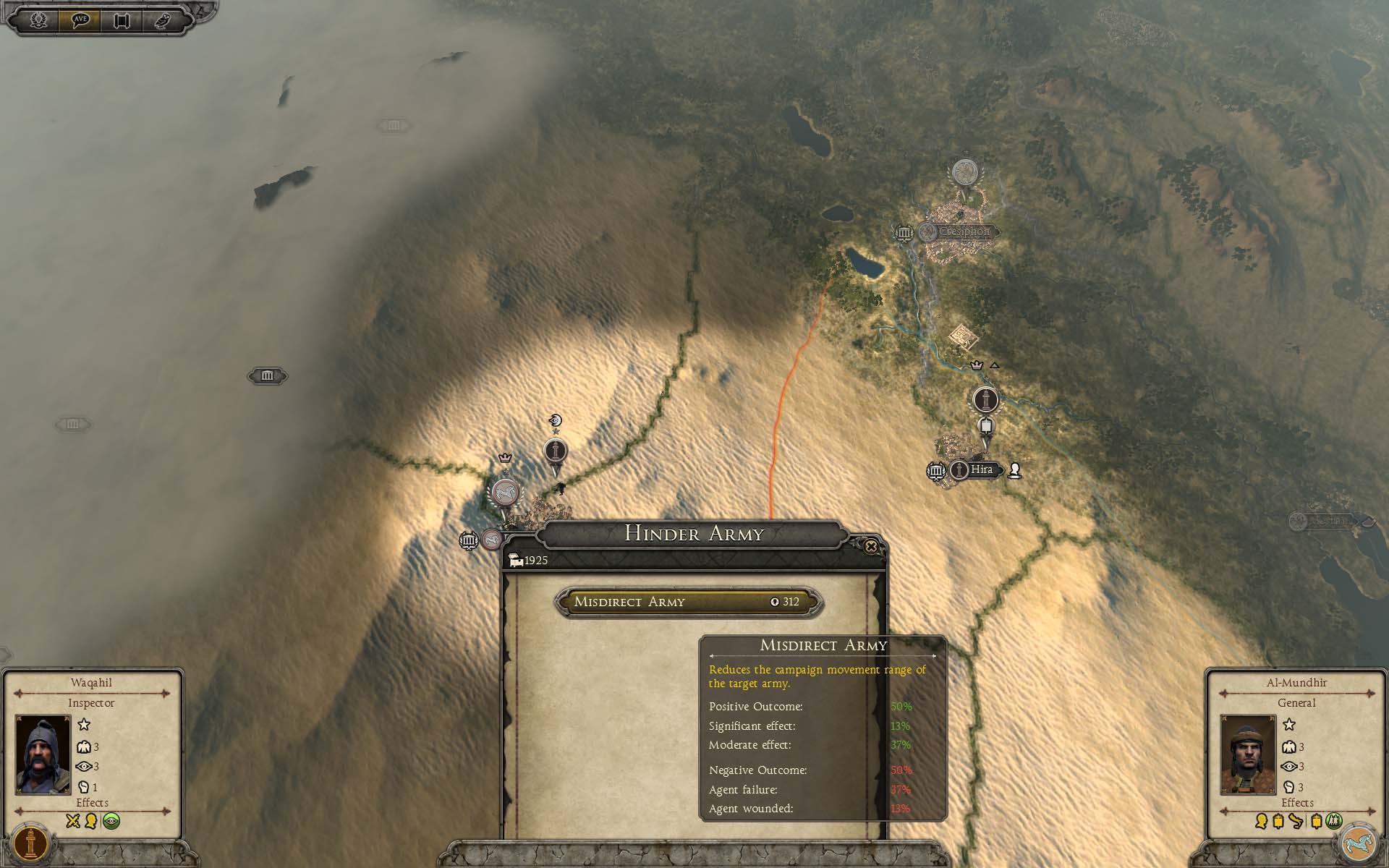Image resolution: width=1389 pixels, height=868 pixels.
Task: Click the yellow boot effect on Al-Mundhir
Action: [x=1296, y=821]
